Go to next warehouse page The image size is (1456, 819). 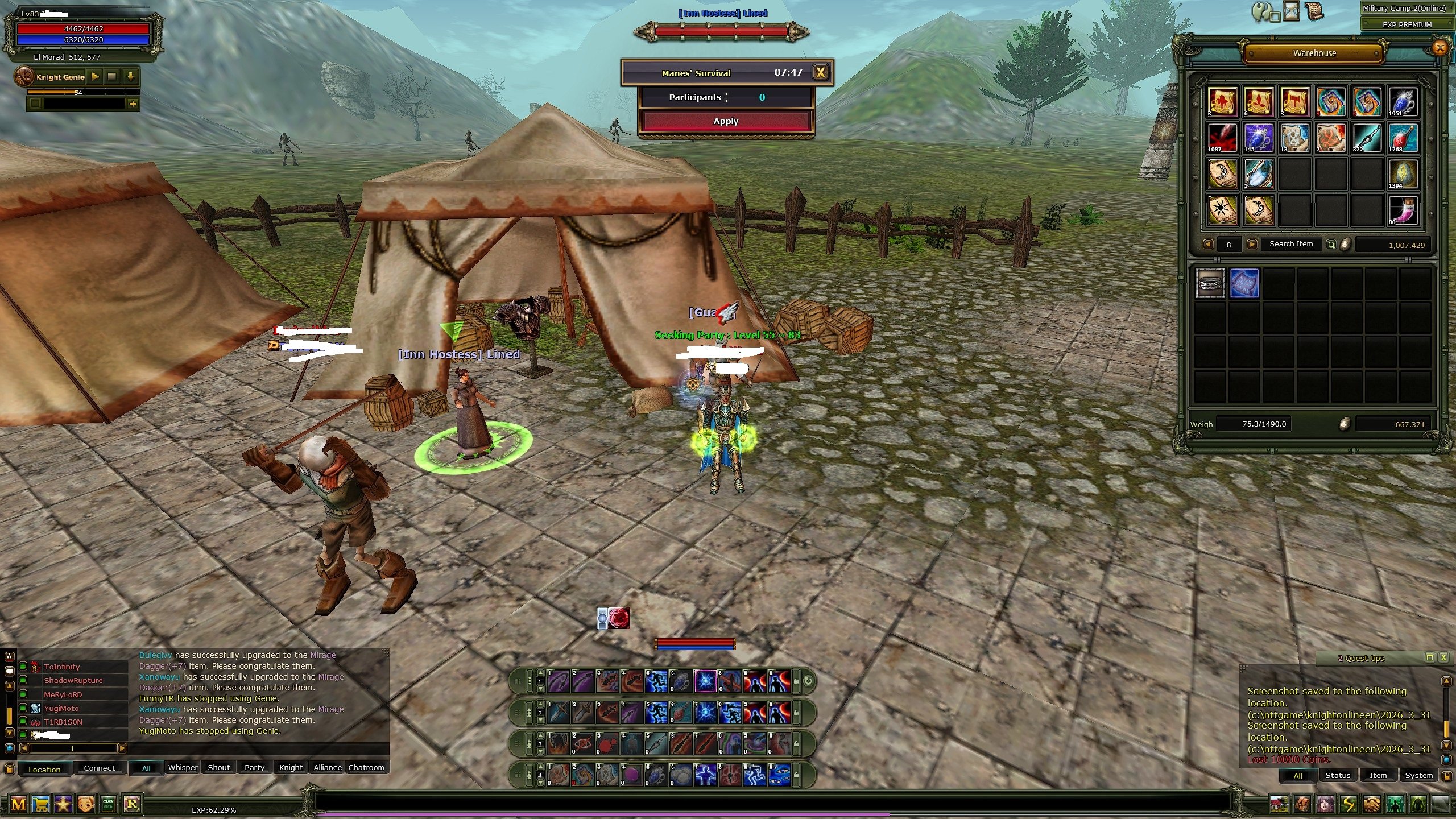(x=1252, y=244)
